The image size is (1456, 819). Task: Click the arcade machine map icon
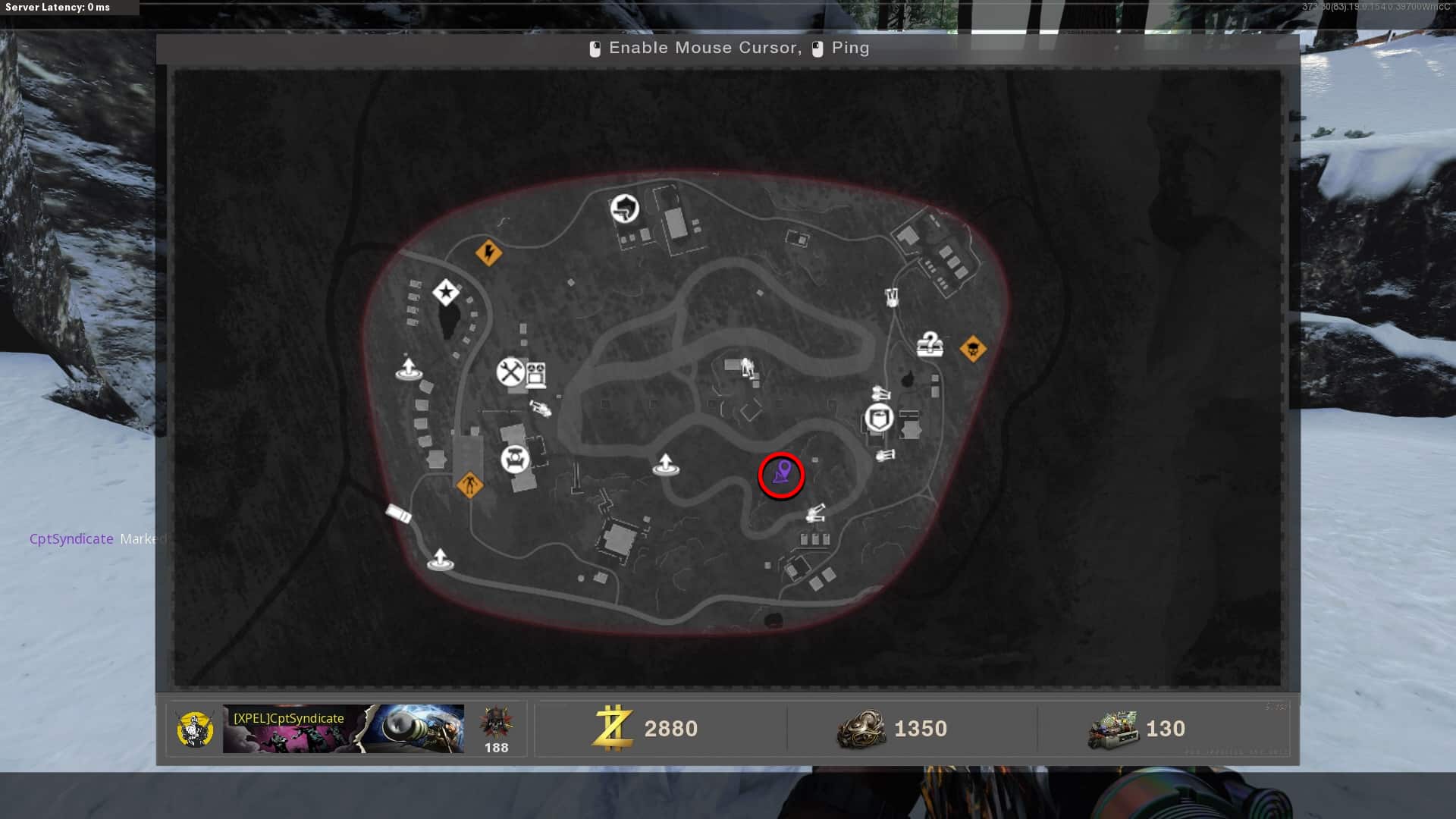click(536, 374)
